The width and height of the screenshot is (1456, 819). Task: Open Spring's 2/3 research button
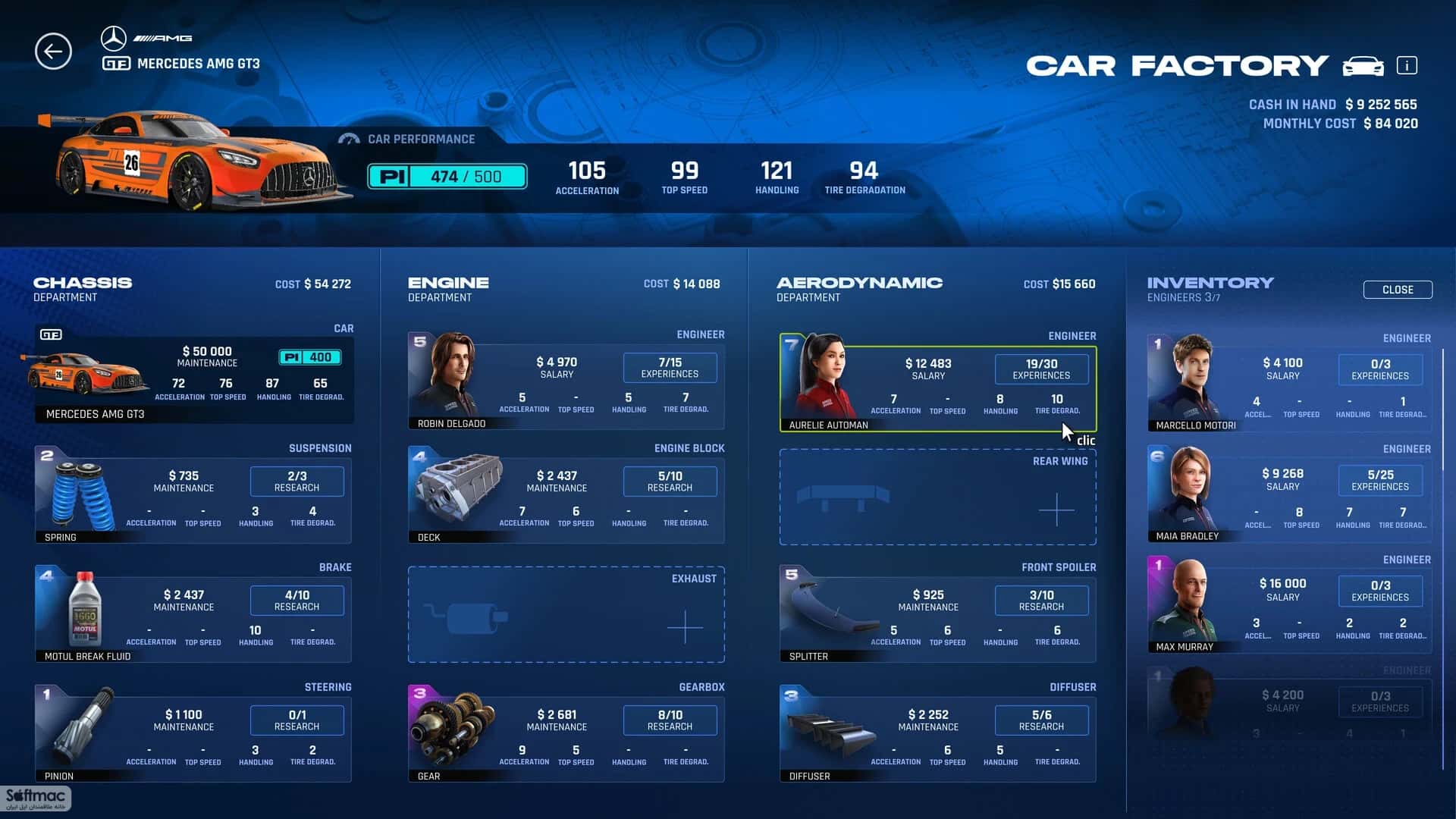coord(297,482)
